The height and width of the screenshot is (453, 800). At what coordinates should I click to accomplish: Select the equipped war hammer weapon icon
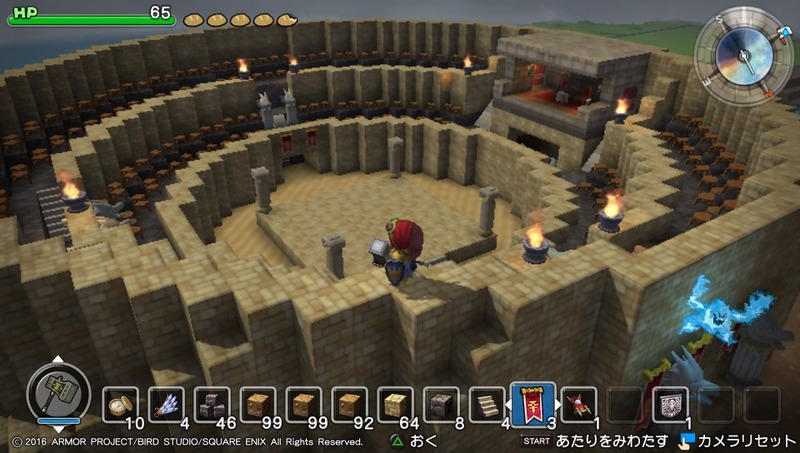[x=52, y=389]
